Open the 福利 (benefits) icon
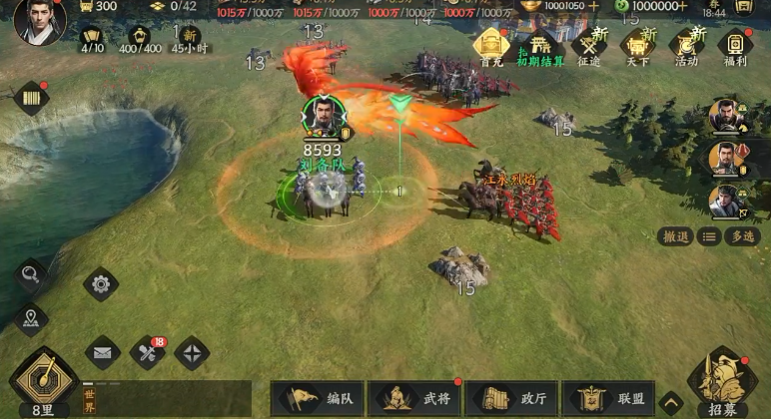This screenshot has height=419, width=771. pos(735,45)
